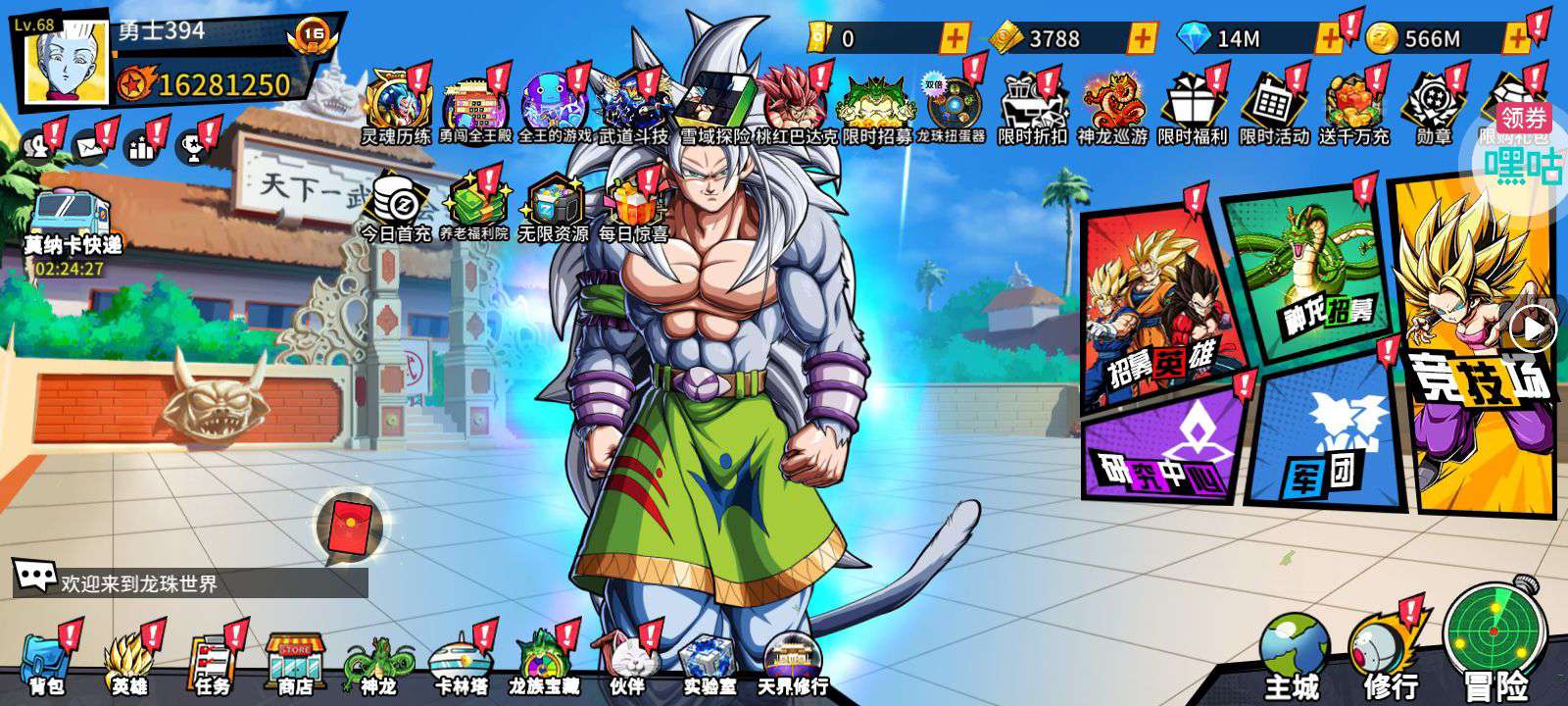
Task: Open the 今日首充 first recharge offer
Action: 395,208
